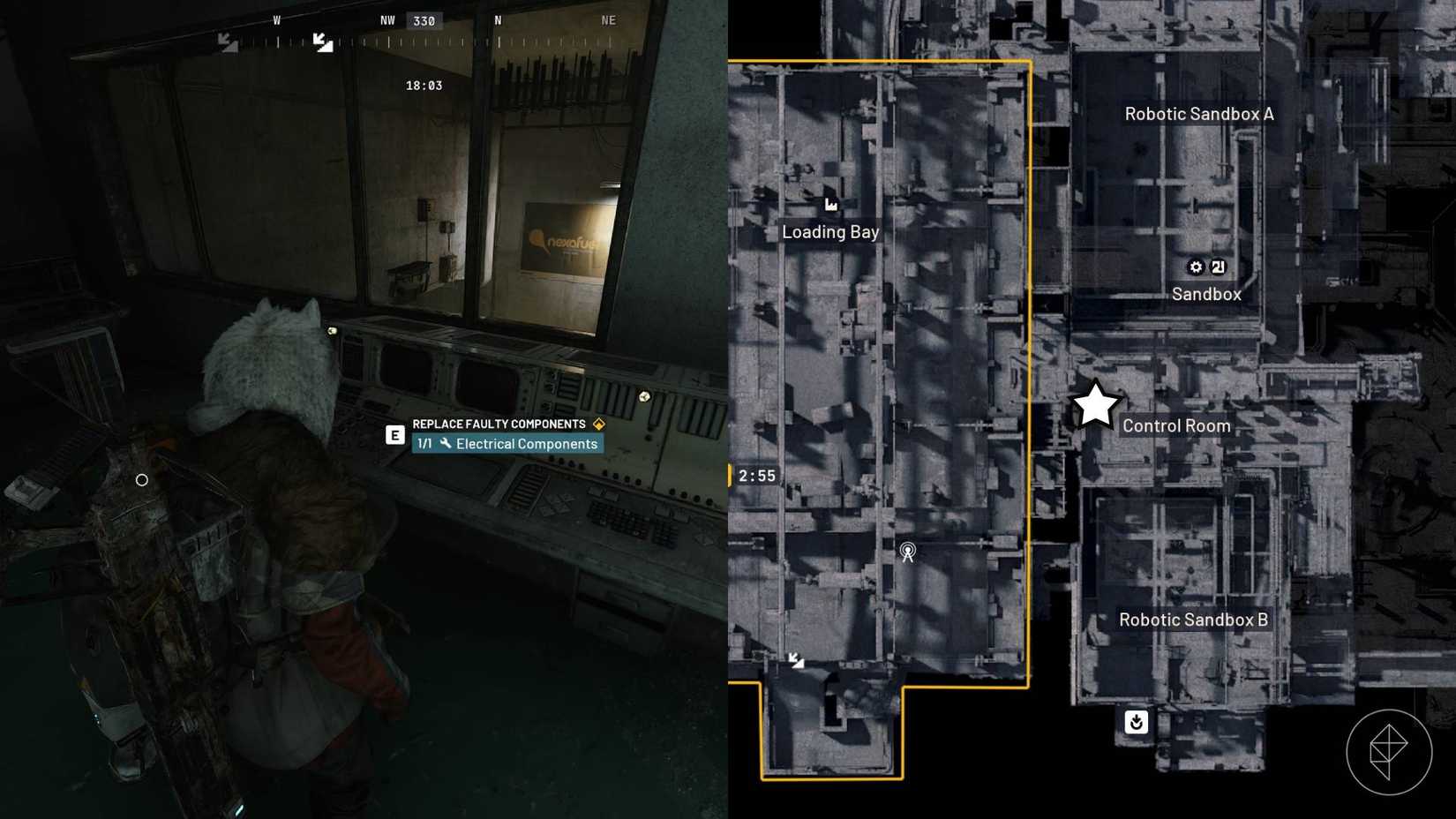Click the Robotic Sandbox A label

[1197, 113]
